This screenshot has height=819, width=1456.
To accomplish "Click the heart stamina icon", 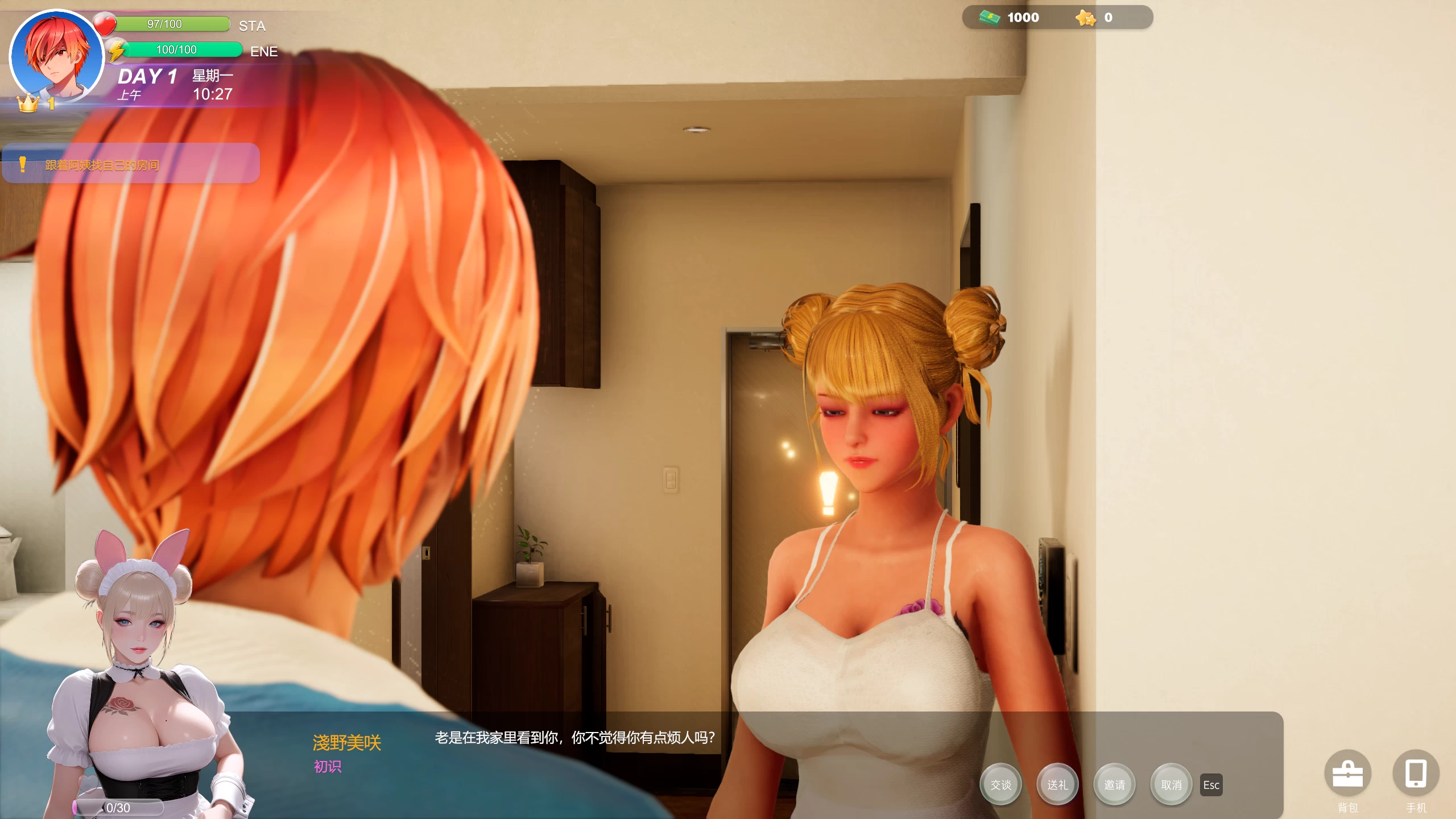I will point(104,23).
